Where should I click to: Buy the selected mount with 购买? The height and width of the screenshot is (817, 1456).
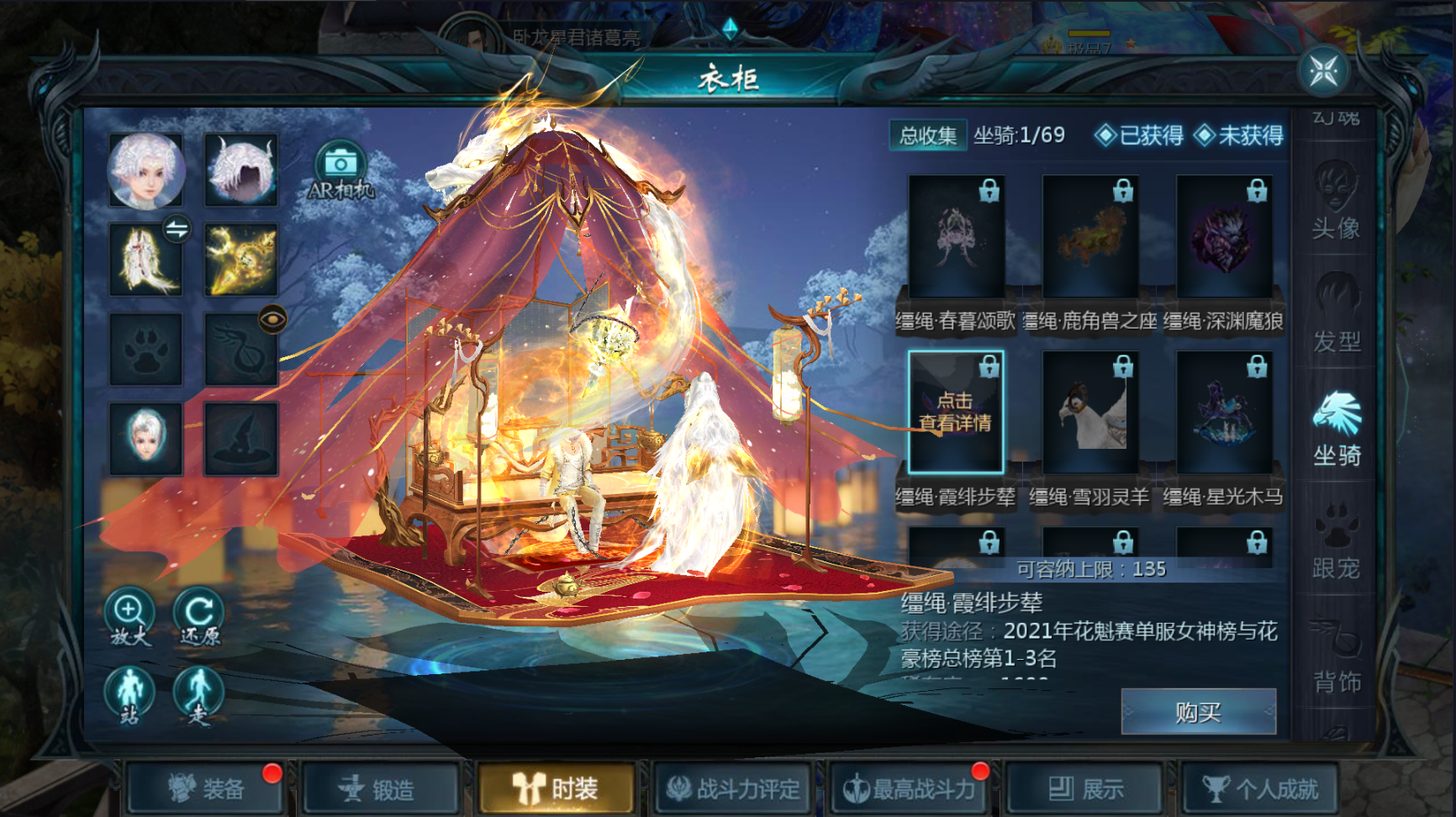[1198, 713]
